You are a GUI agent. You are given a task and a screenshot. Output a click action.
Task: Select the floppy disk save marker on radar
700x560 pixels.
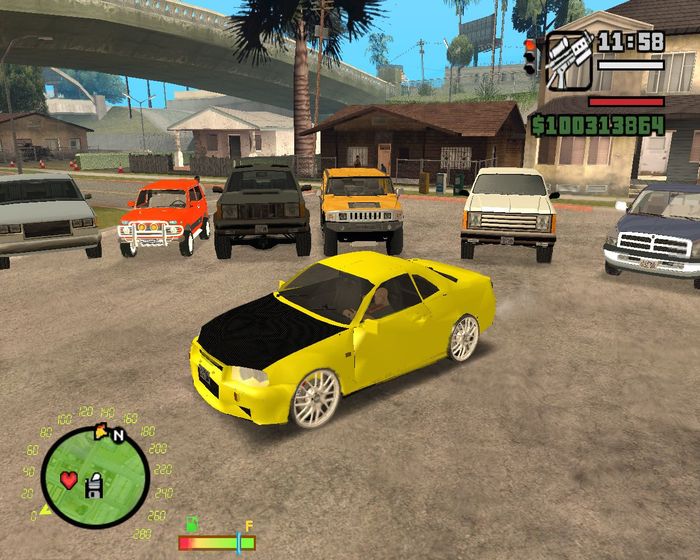click(94, 485)
